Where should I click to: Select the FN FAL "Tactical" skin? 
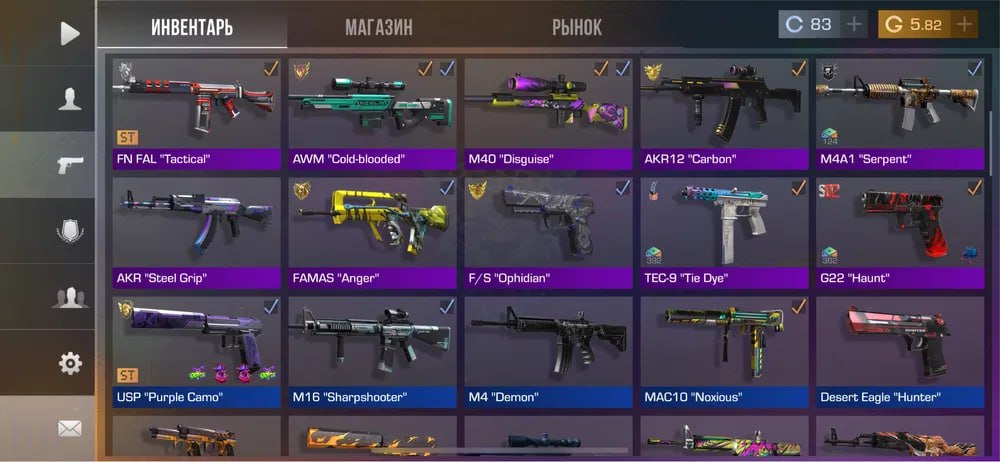coord(197,112)
